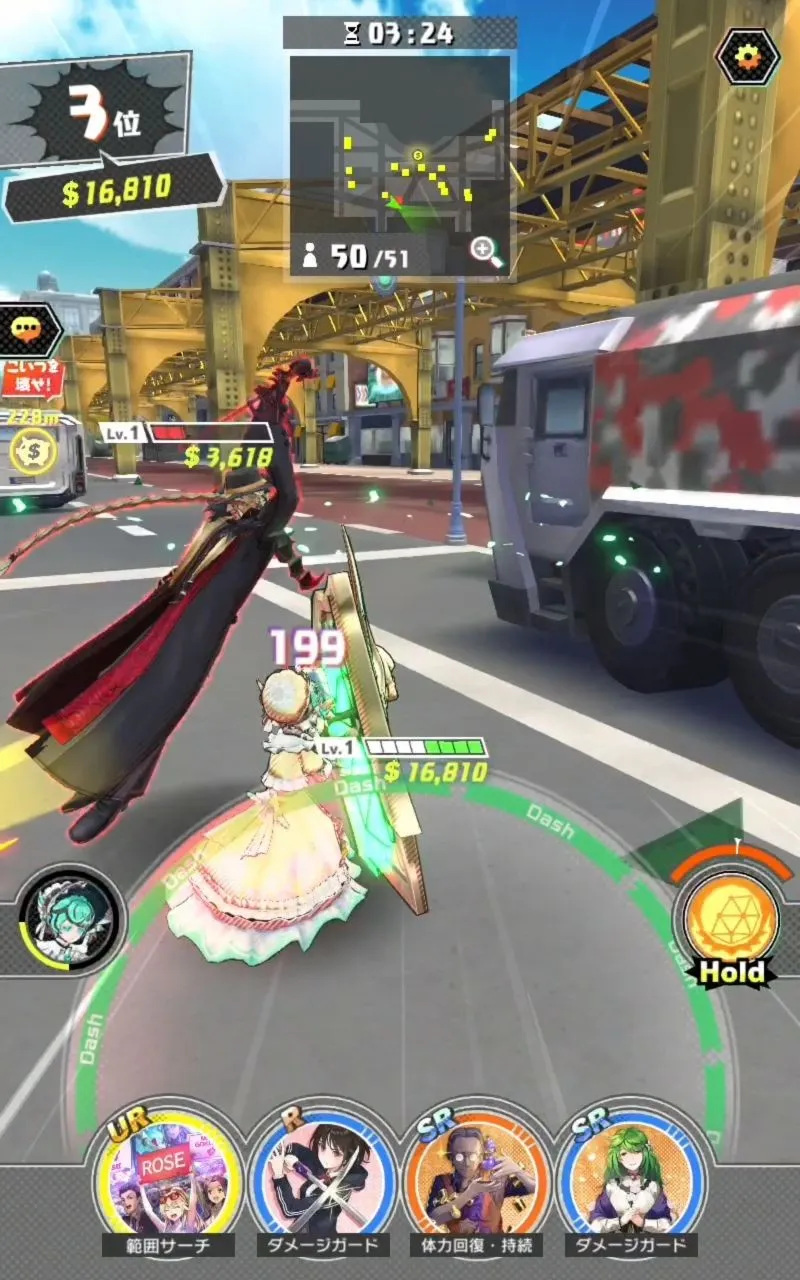Viewport: 800px width, 1280px height.
Task: Select the green-haired SR ダメージガード card
Action: pos(630,1177)
